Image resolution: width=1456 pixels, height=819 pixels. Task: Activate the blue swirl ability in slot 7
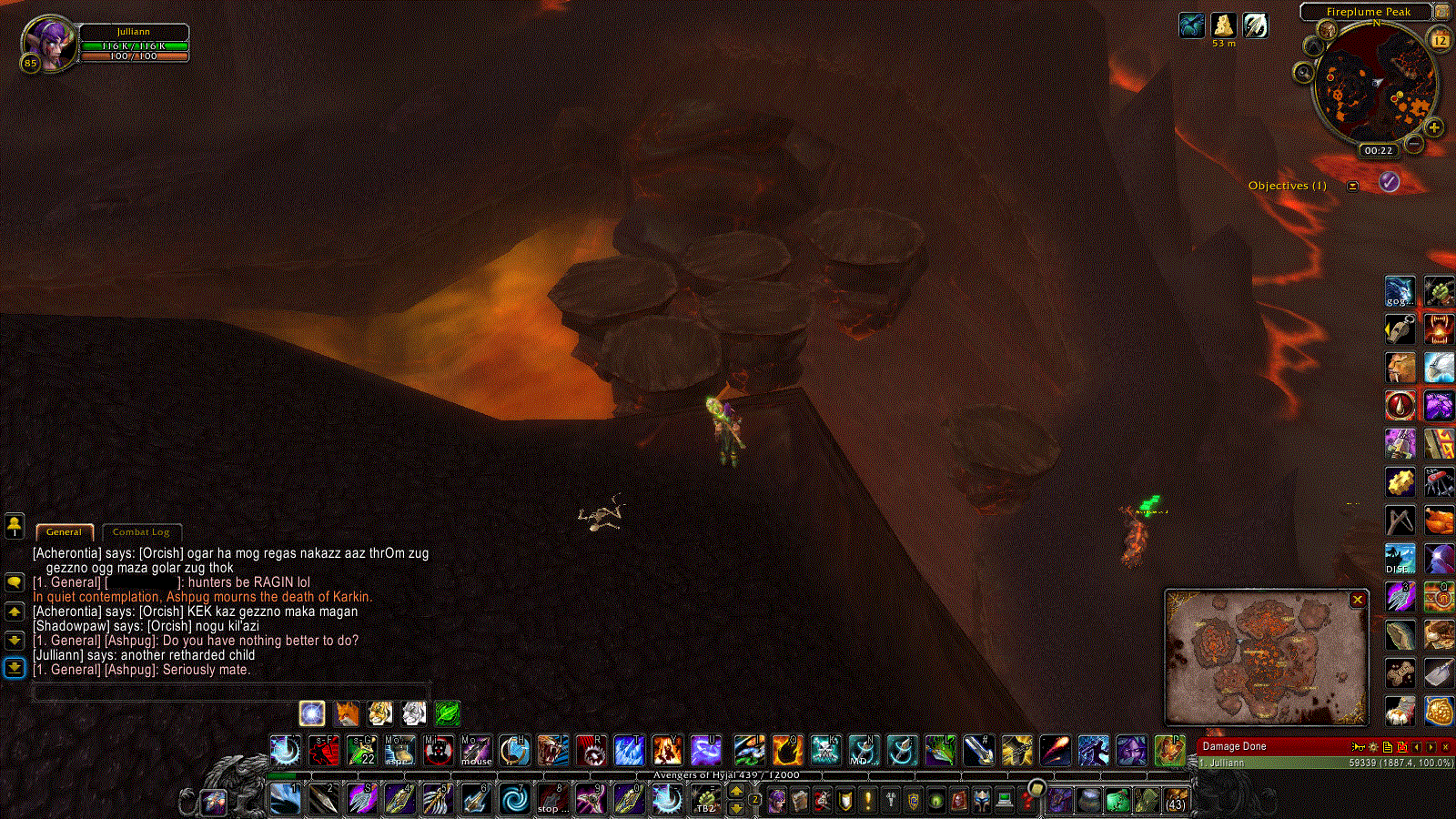click(514, 800)
